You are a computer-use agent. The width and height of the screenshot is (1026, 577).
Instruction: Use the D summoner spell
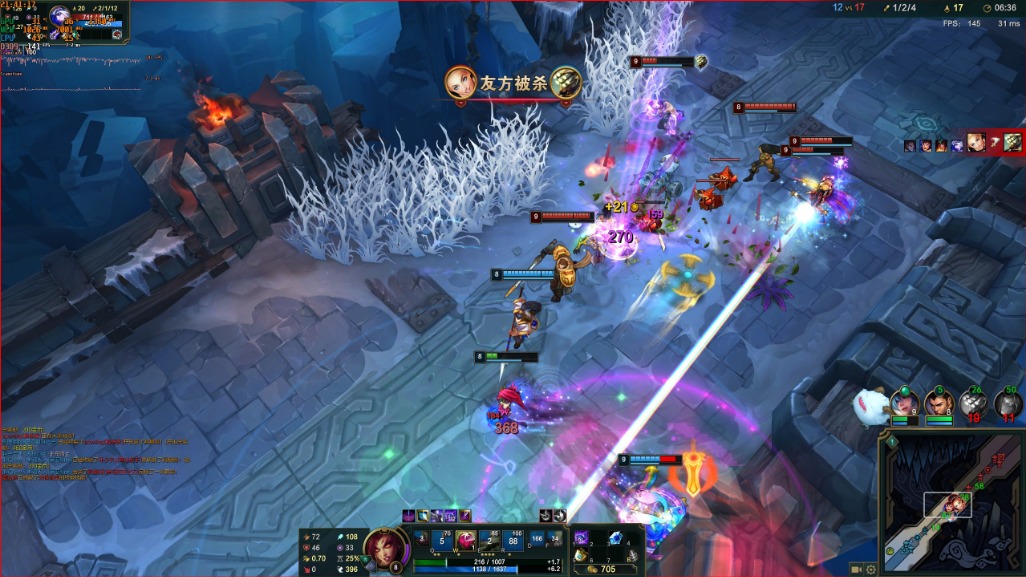click(536, 540)
